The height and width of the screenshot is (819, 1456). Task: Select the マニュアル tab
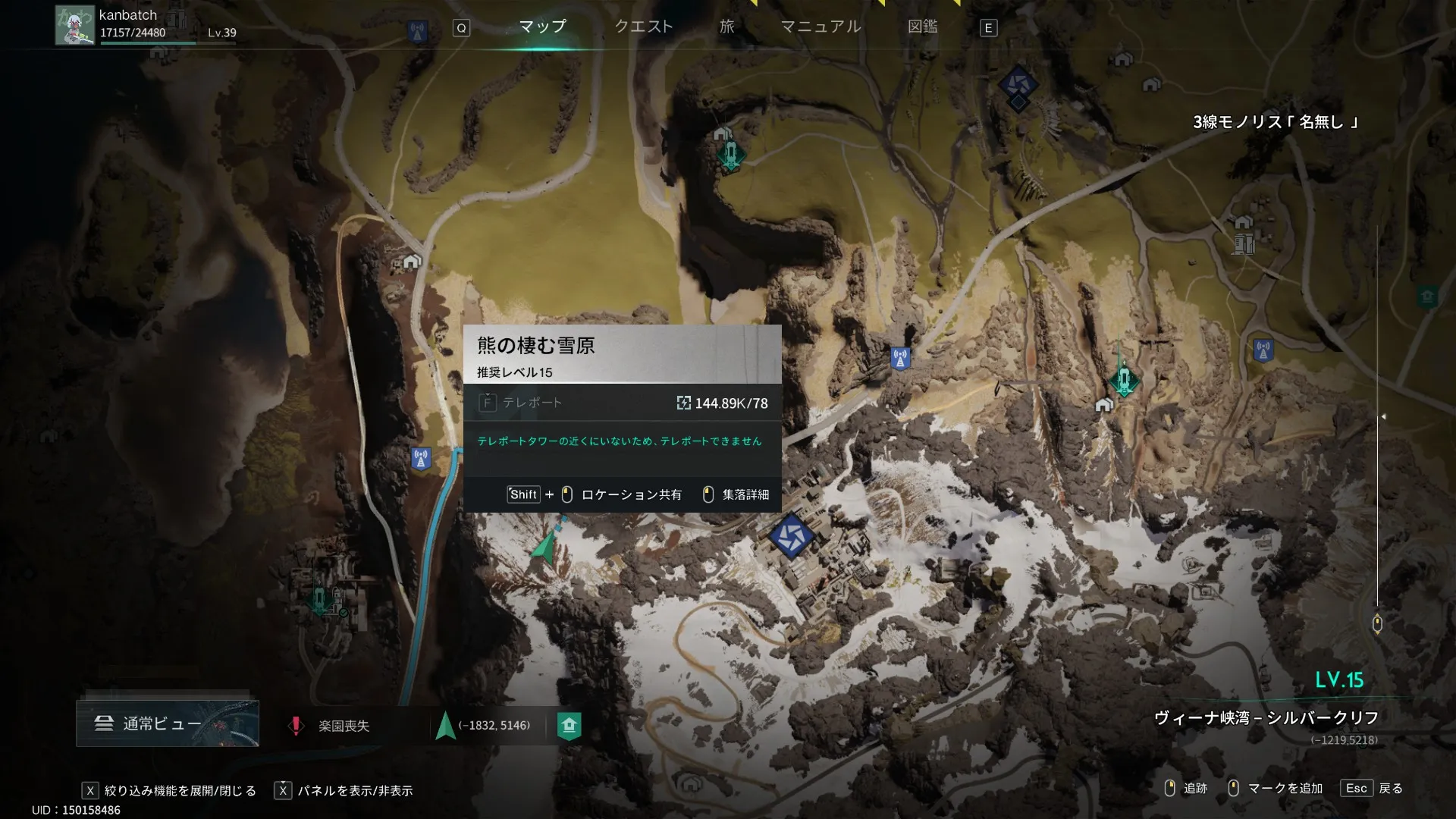coord(821,27)
